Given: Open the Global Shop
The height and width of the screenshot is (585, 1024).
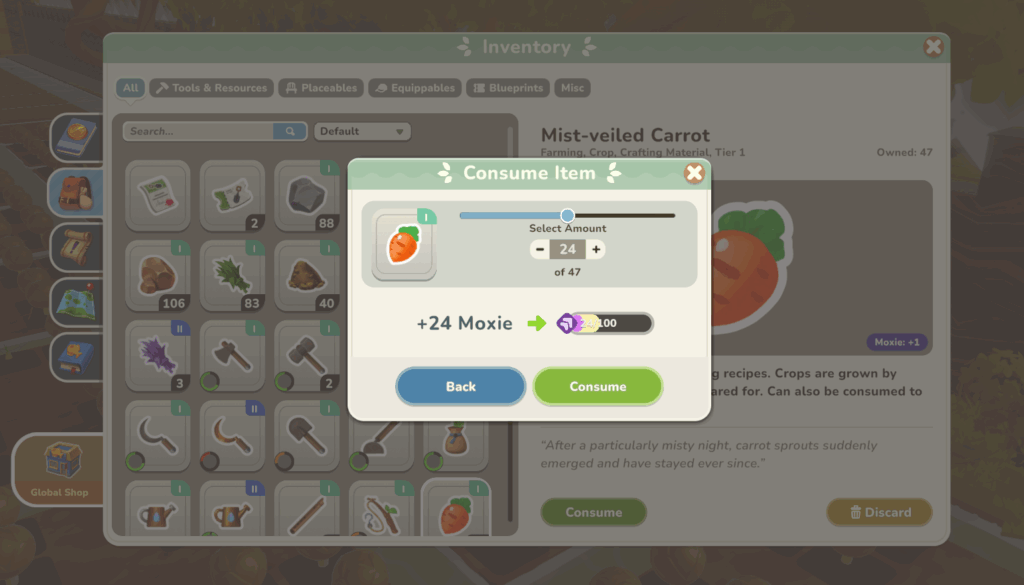Looking at the screenshot, I should click(x=60, y=469).
